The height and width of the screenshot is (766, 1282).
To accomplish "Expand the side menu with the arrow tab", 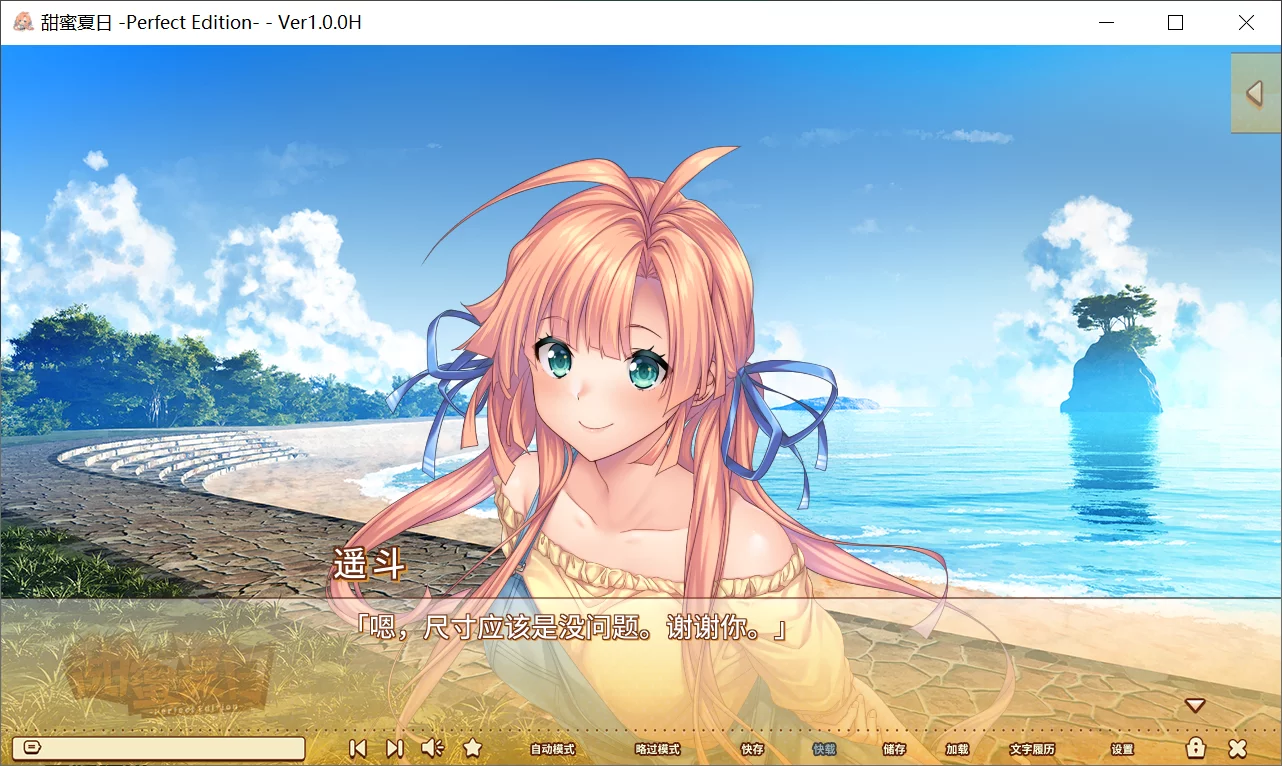I will click(x=1255, y=93).
